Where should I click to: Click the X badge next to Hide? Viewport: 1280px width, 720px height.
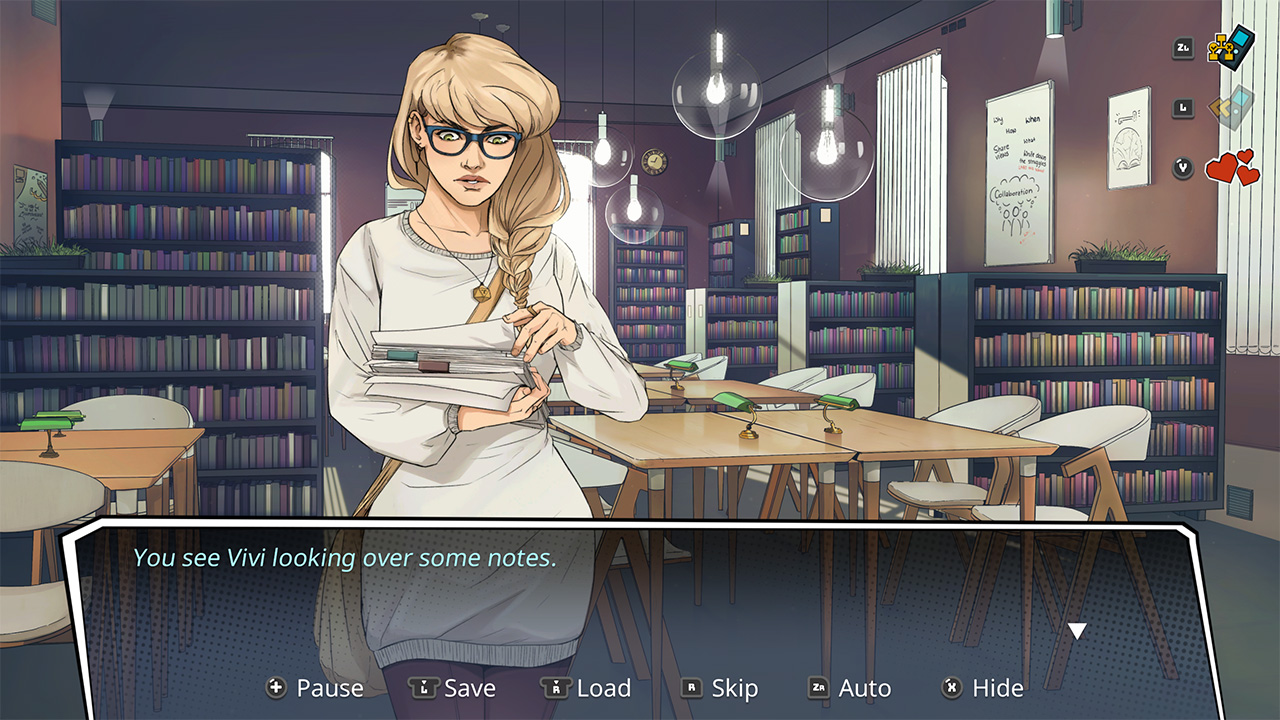(x=950, y=688)
